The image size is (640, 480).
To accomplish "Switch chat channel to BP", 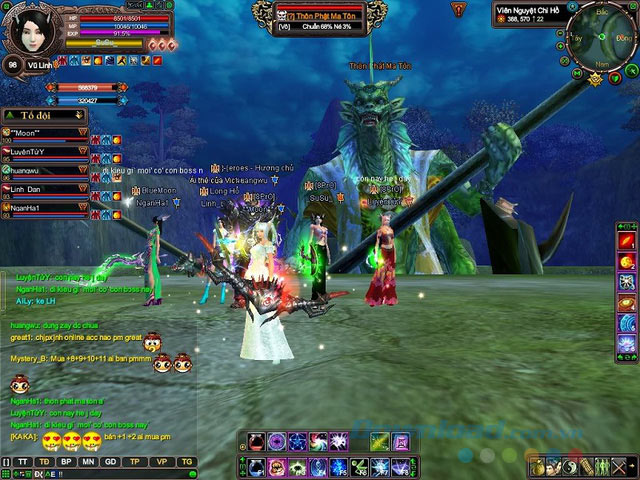I will tap(66, 461).
